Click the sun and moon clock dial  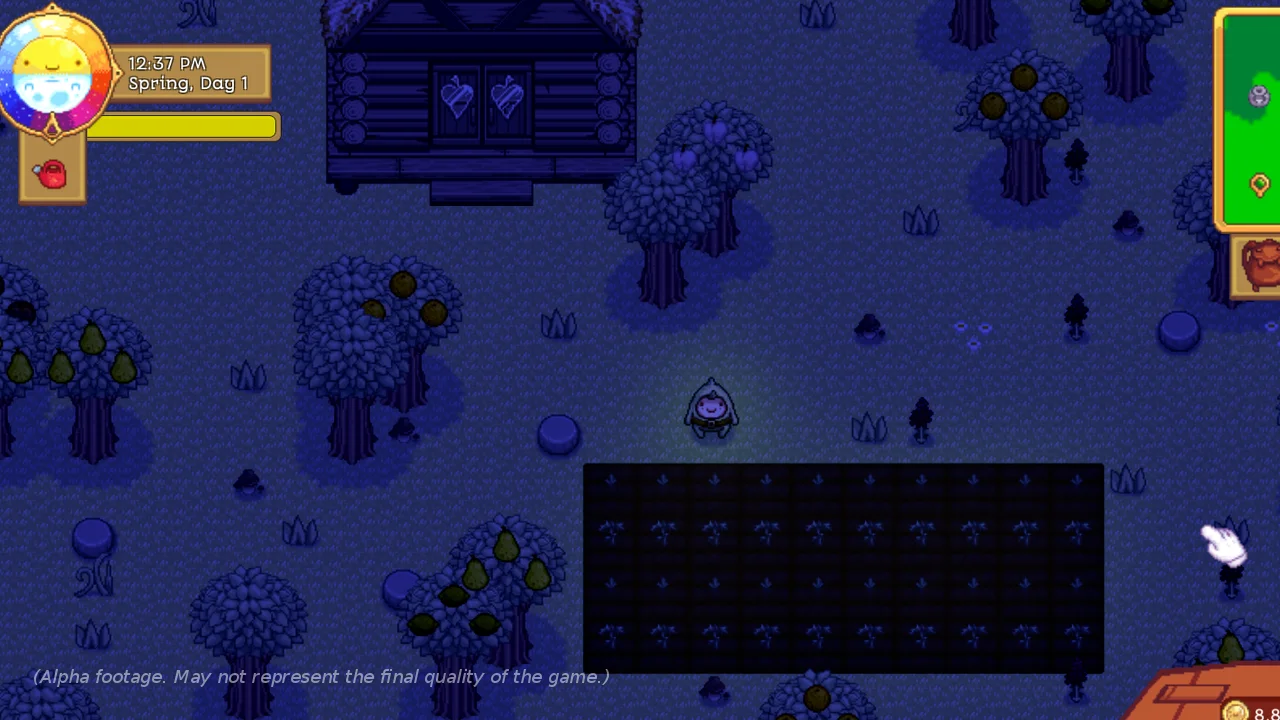[x=57, y=70]
